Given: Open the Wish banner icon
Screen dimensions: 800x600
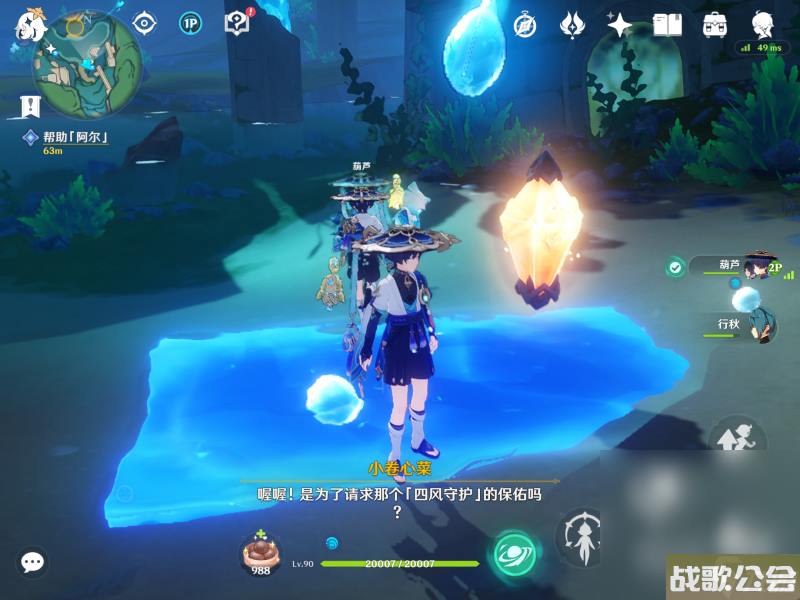Looking at the screenshot, I should pos(572,25).
